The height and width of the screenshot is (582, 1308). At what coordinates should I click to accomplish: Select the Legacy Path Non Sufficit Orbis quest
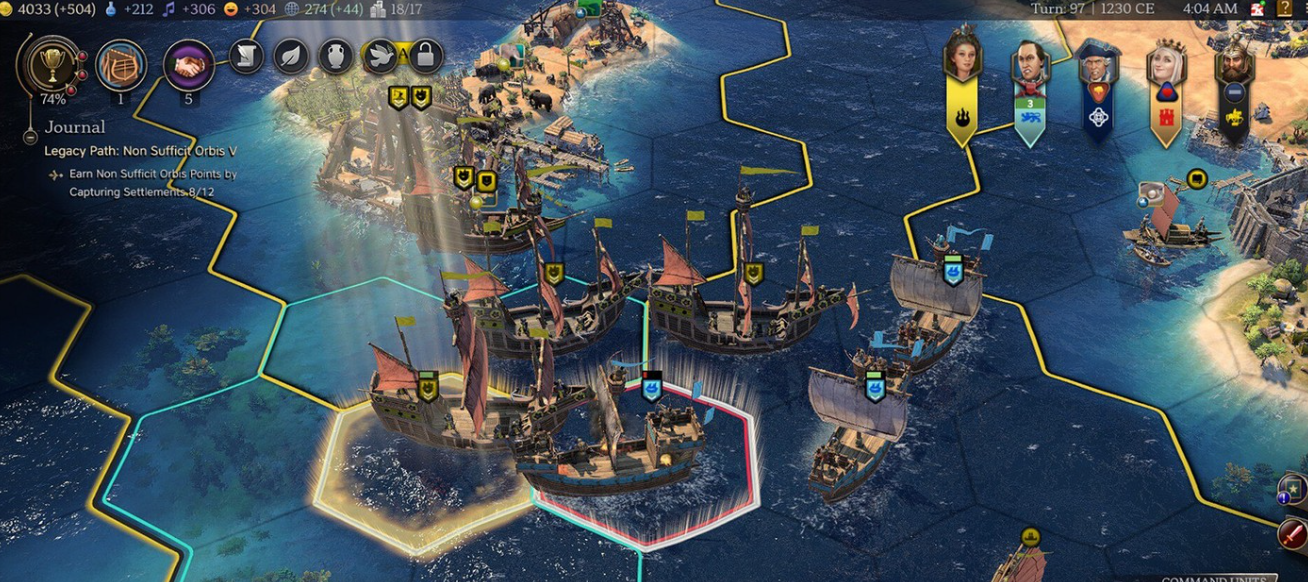pyautogui.click(x=140, y=151)
